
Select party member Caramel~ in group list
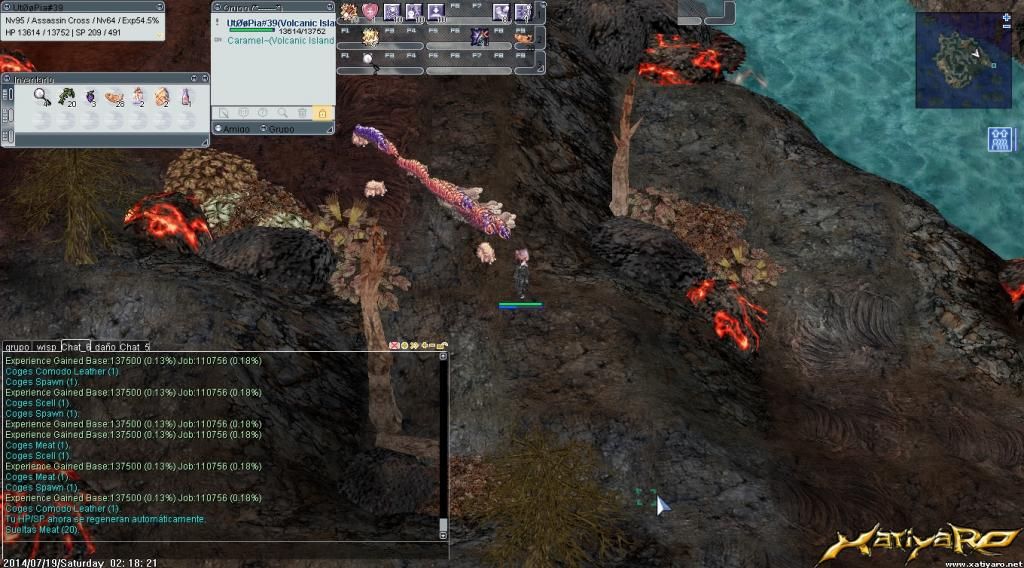pyautogui.click(x=280, y=41)
